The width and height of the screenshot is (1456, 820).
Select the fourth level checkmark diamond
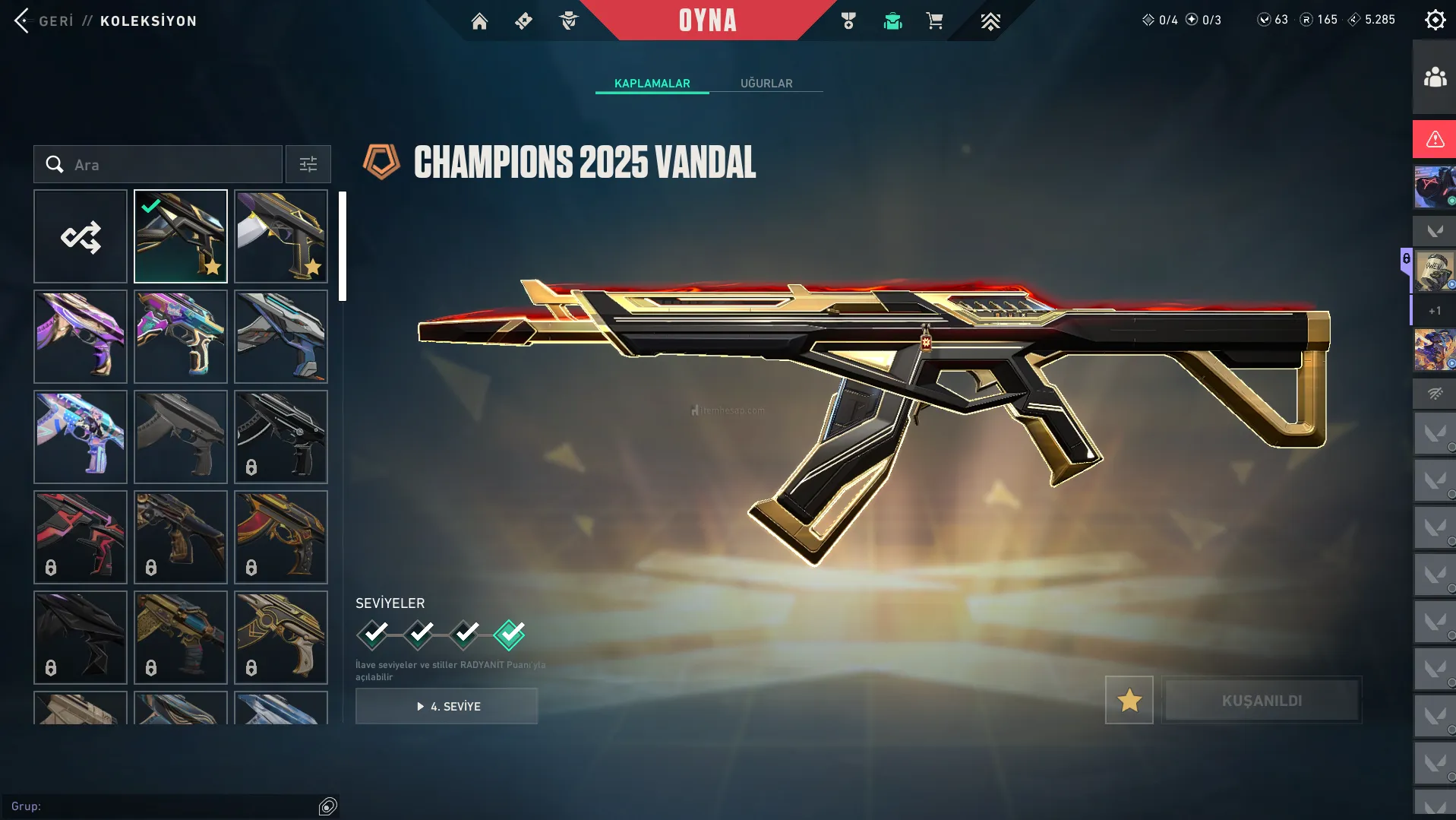(509, 634)
